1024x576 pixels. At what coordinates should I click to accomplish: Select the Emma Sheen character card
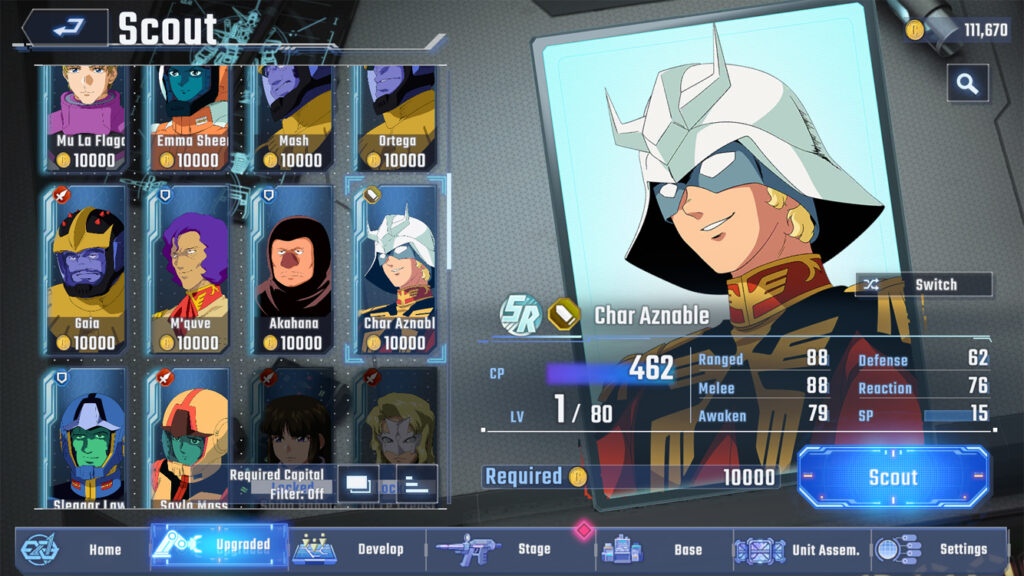190,115
